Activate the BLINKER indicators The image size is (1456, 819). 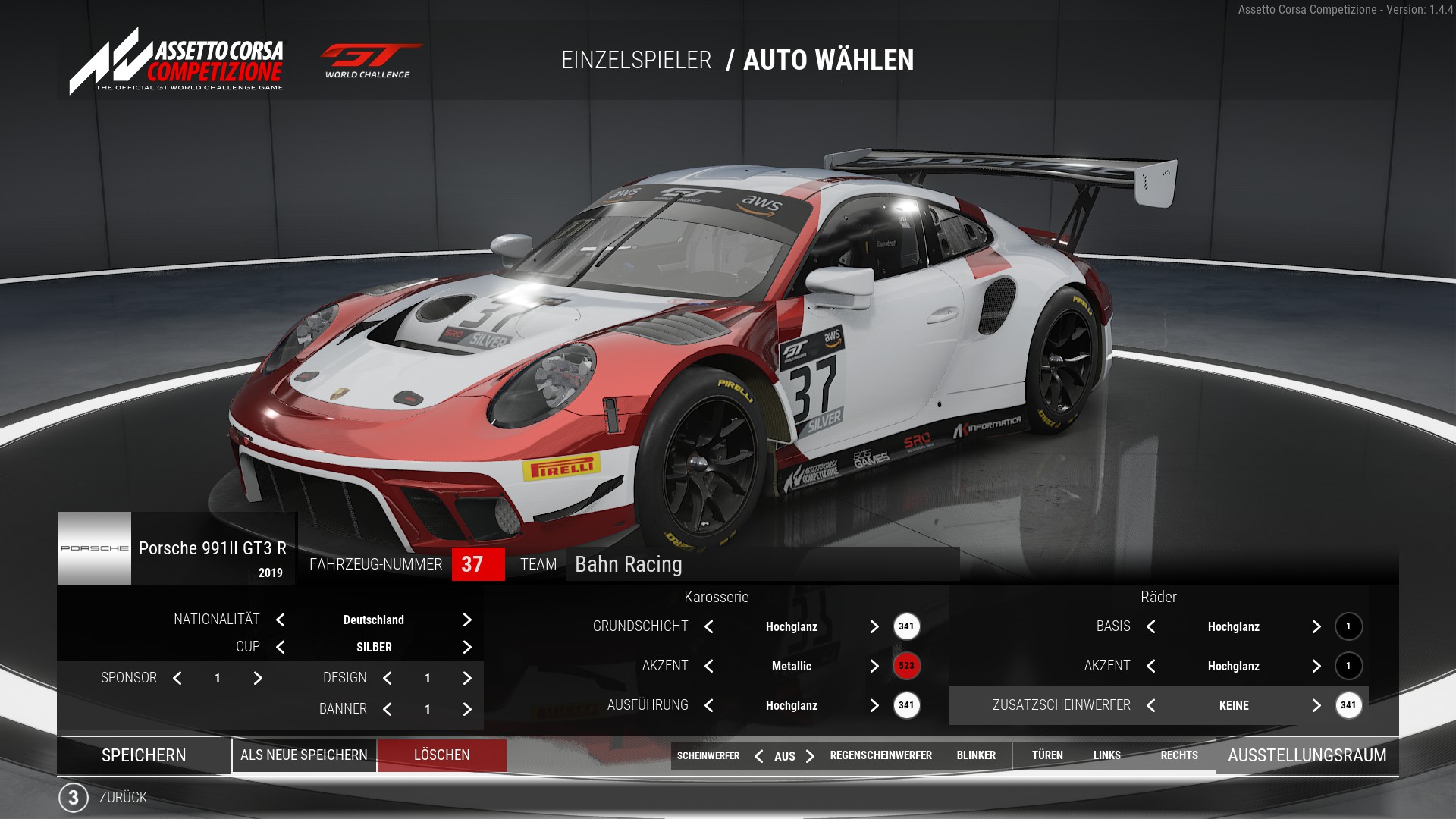point(976,755)
